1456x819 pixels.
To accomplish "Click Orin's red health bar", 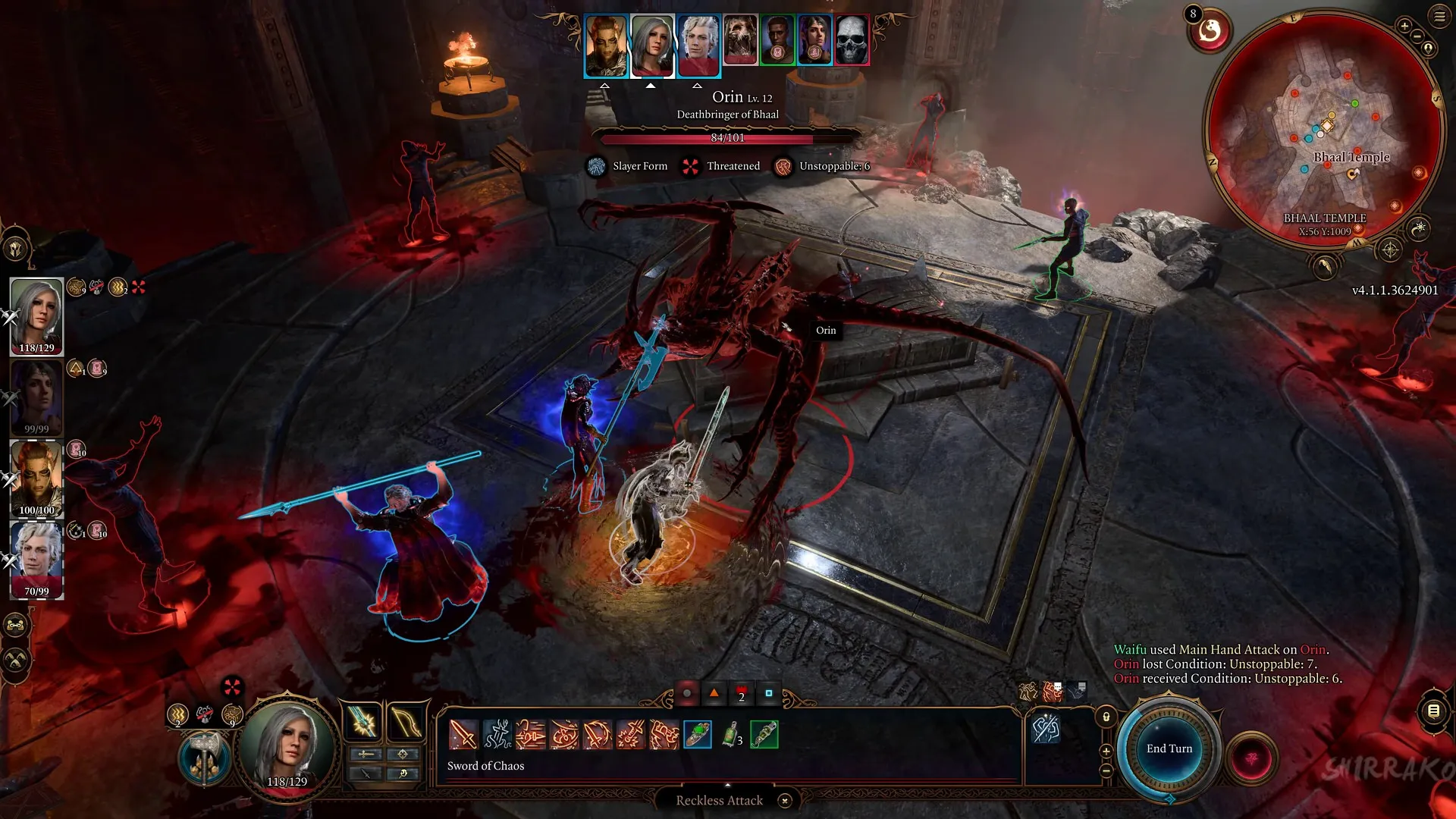I will click(x=728, y=137).
